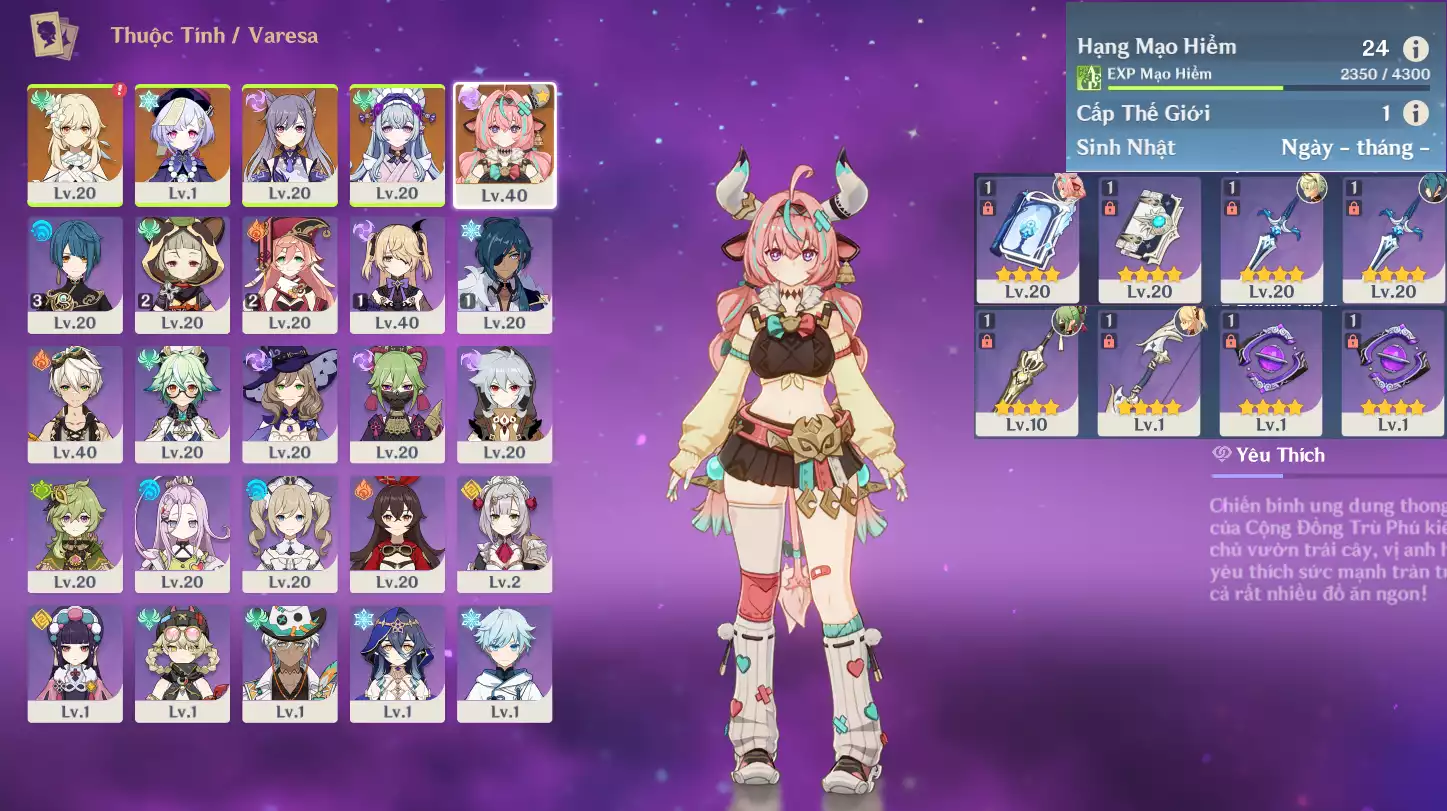Click Kaeya's character portrait
This screenshot has width=1447, height=811.
[x=505, y=274]
